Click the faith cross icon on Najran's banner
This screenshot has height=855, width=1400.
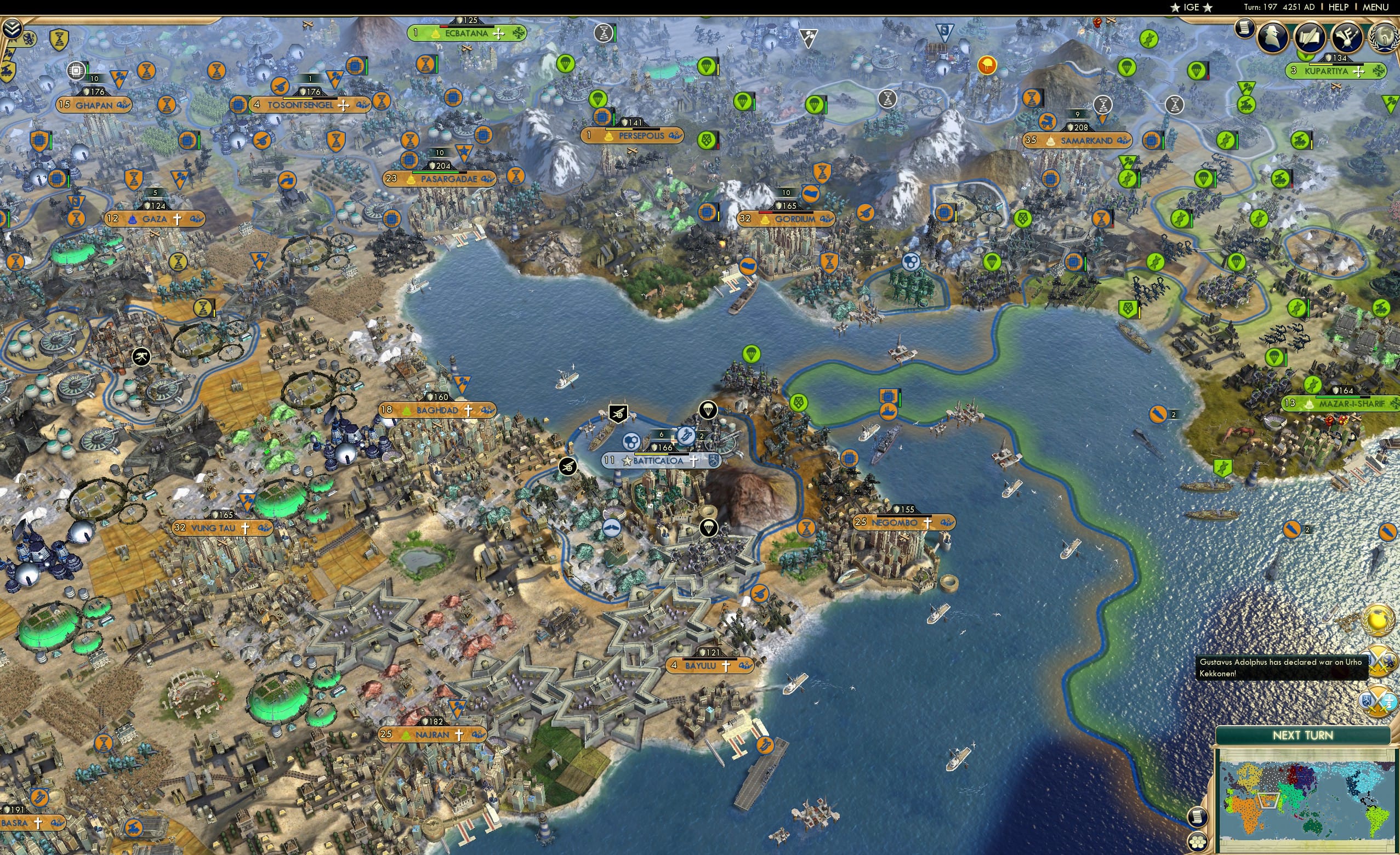tap(460, 736)
